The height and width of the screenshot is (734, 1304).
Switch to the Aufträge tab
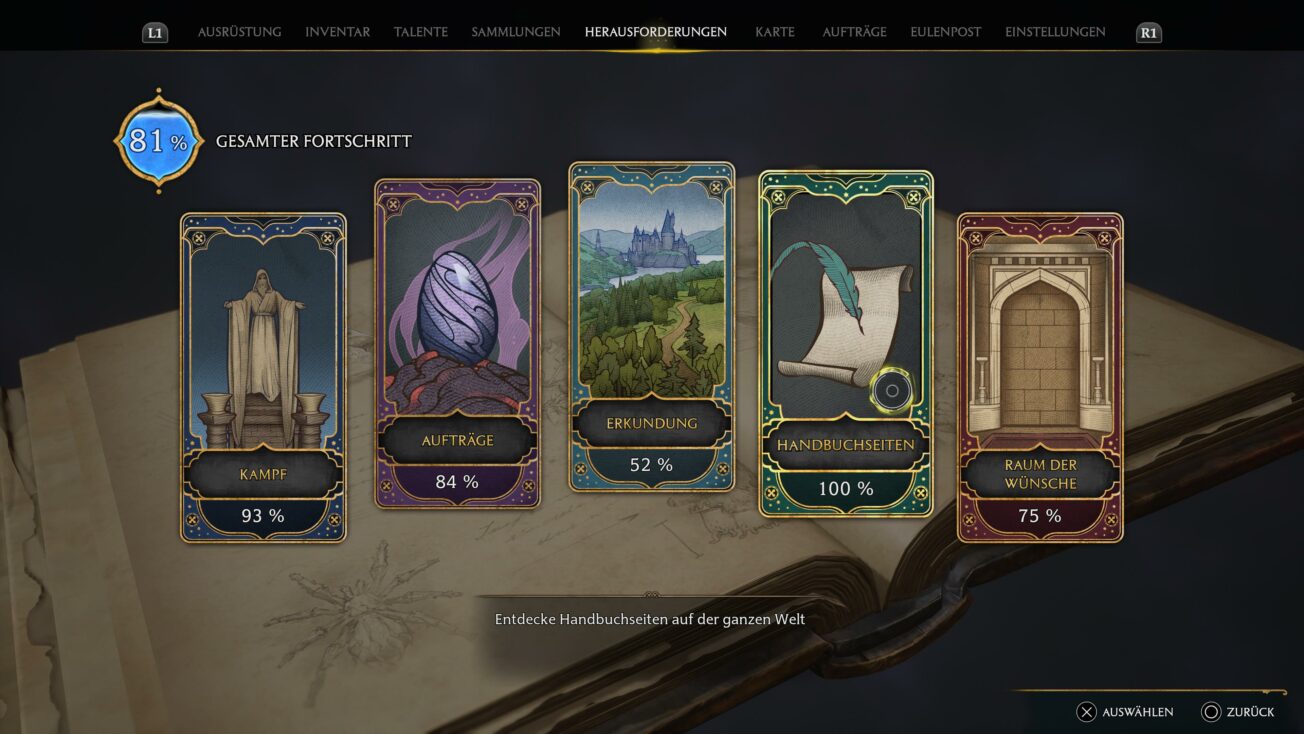pos(854,32)
